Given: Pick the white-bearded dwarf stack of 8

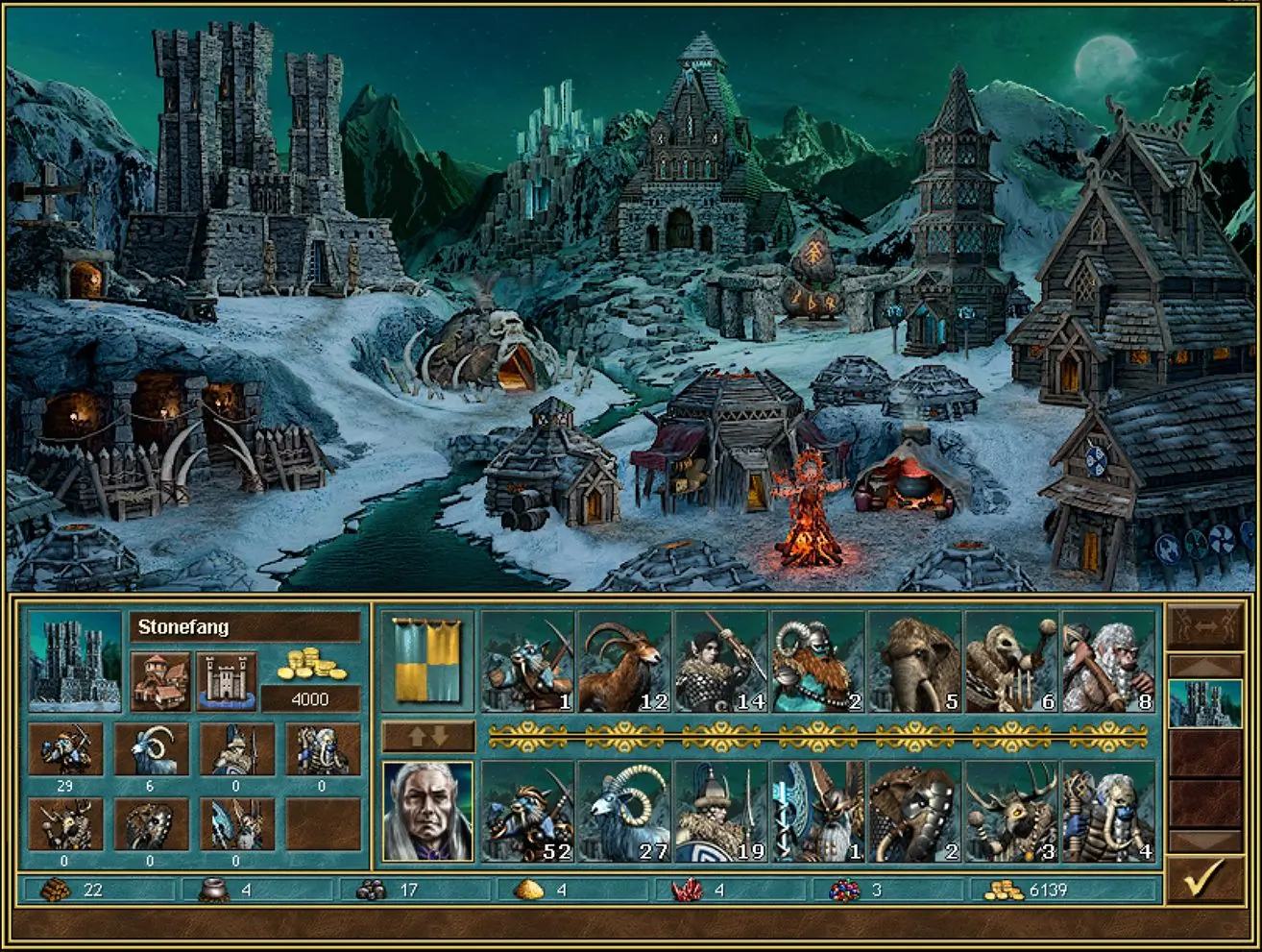Looking at the screenshot, I should [1108, 663].
